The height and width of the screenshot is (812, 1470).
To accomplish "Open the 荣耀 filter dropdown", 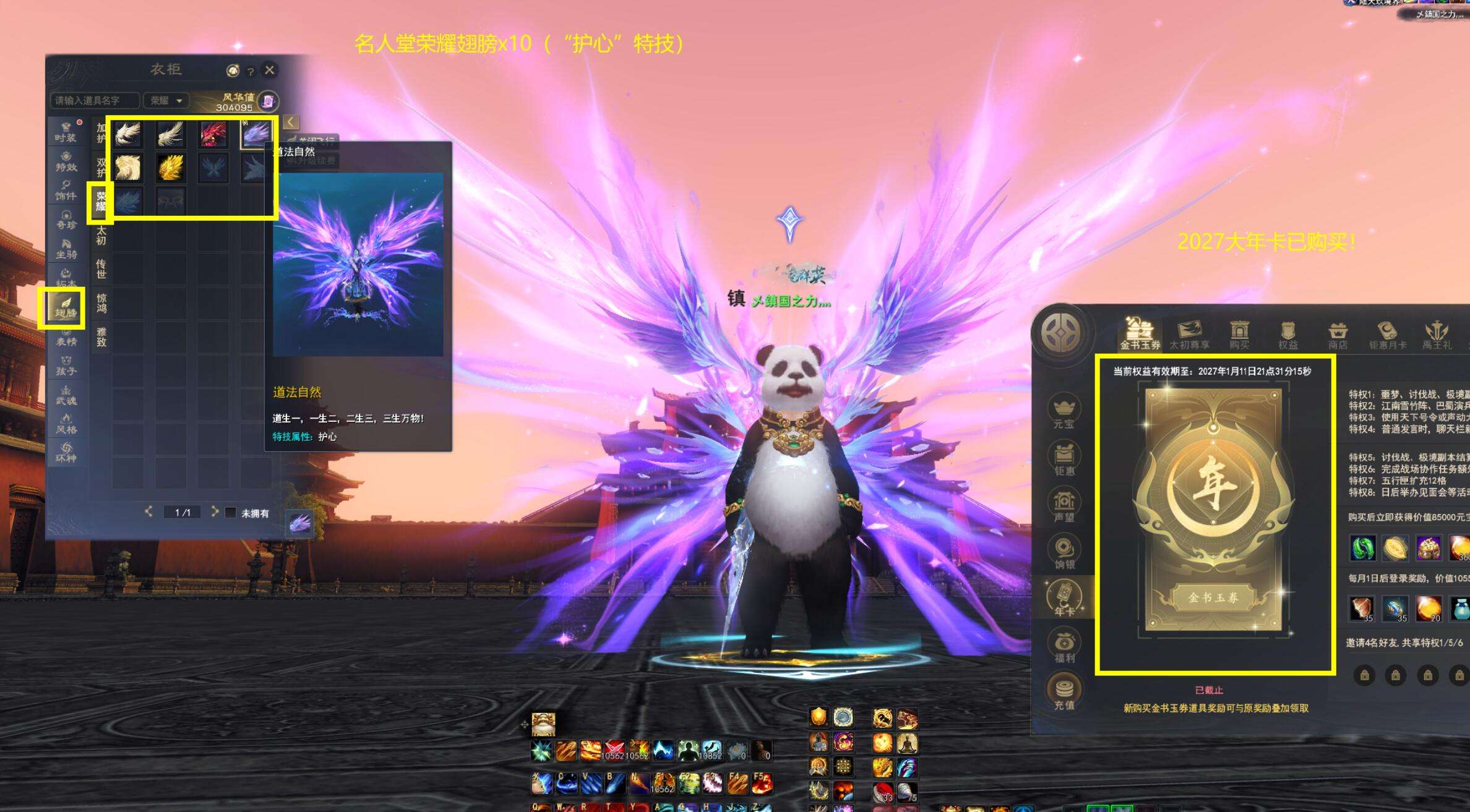I will click(x=166, y=100).
